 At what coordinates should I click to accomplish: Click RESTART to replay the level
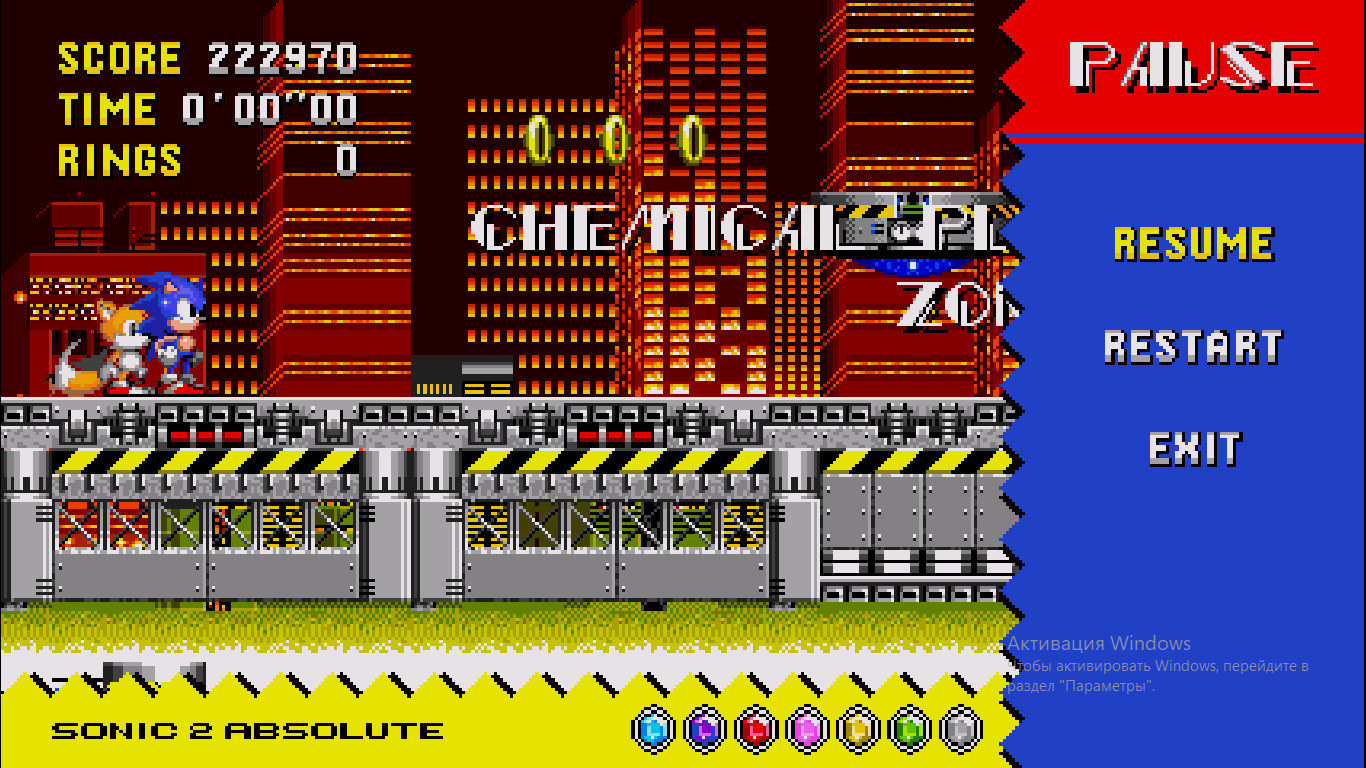click(x=1195, y=346)
